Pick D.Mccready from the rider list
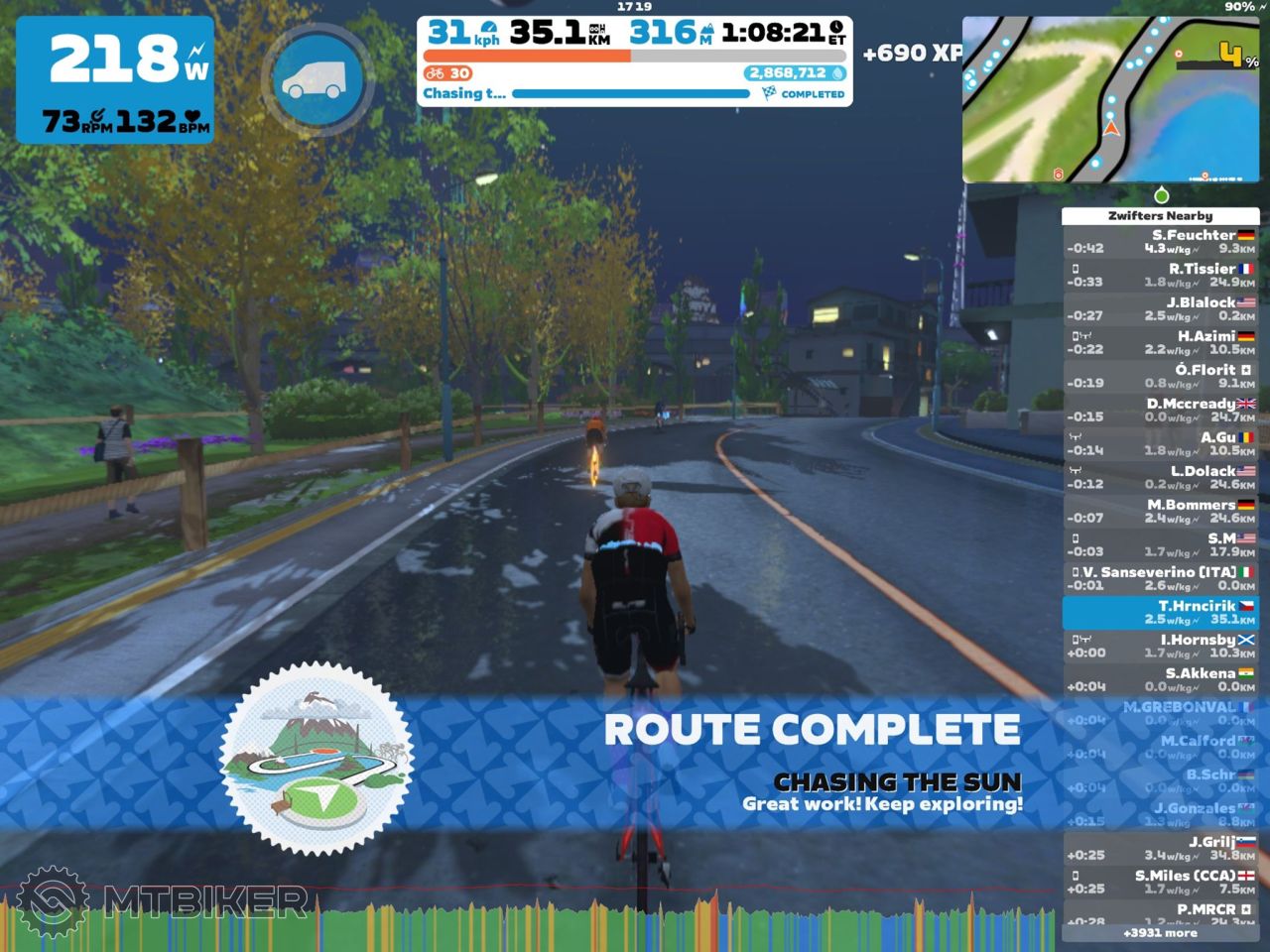 click(1160, 411)
